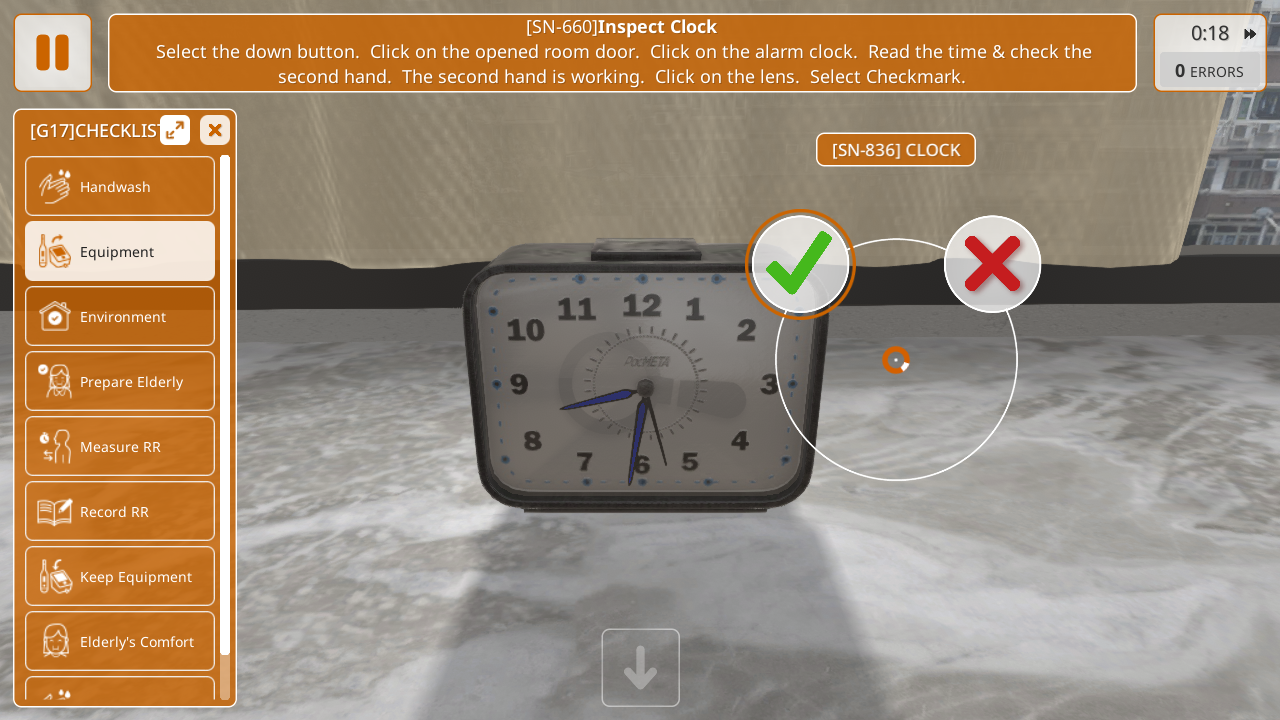Fast-forward using the timer skip arrows
1280x720 pixels.
coord(1250,34)
